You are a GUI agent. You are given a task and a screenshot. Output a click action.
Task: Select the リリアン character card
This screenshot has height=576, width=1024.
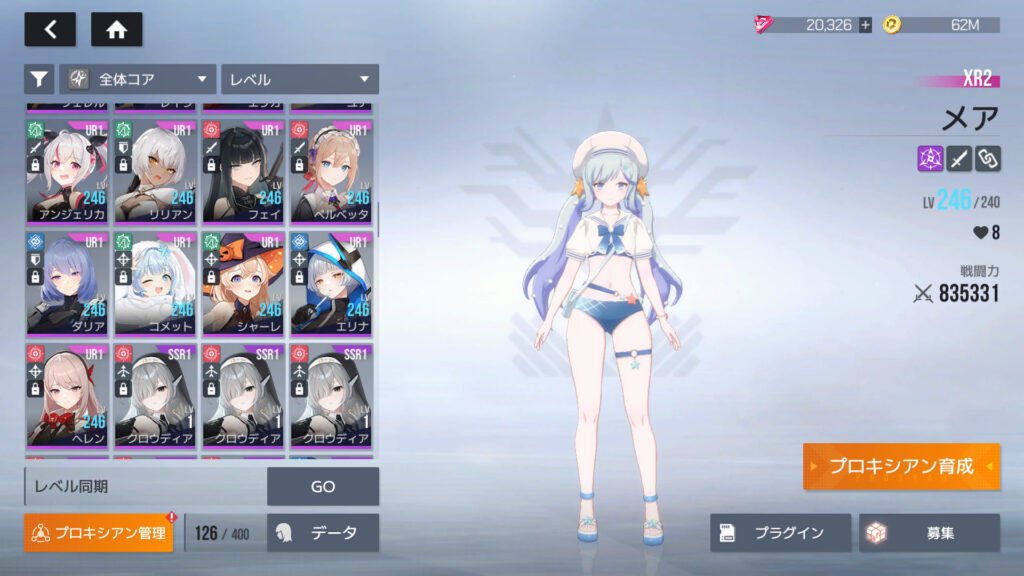(x=155, y=172)
